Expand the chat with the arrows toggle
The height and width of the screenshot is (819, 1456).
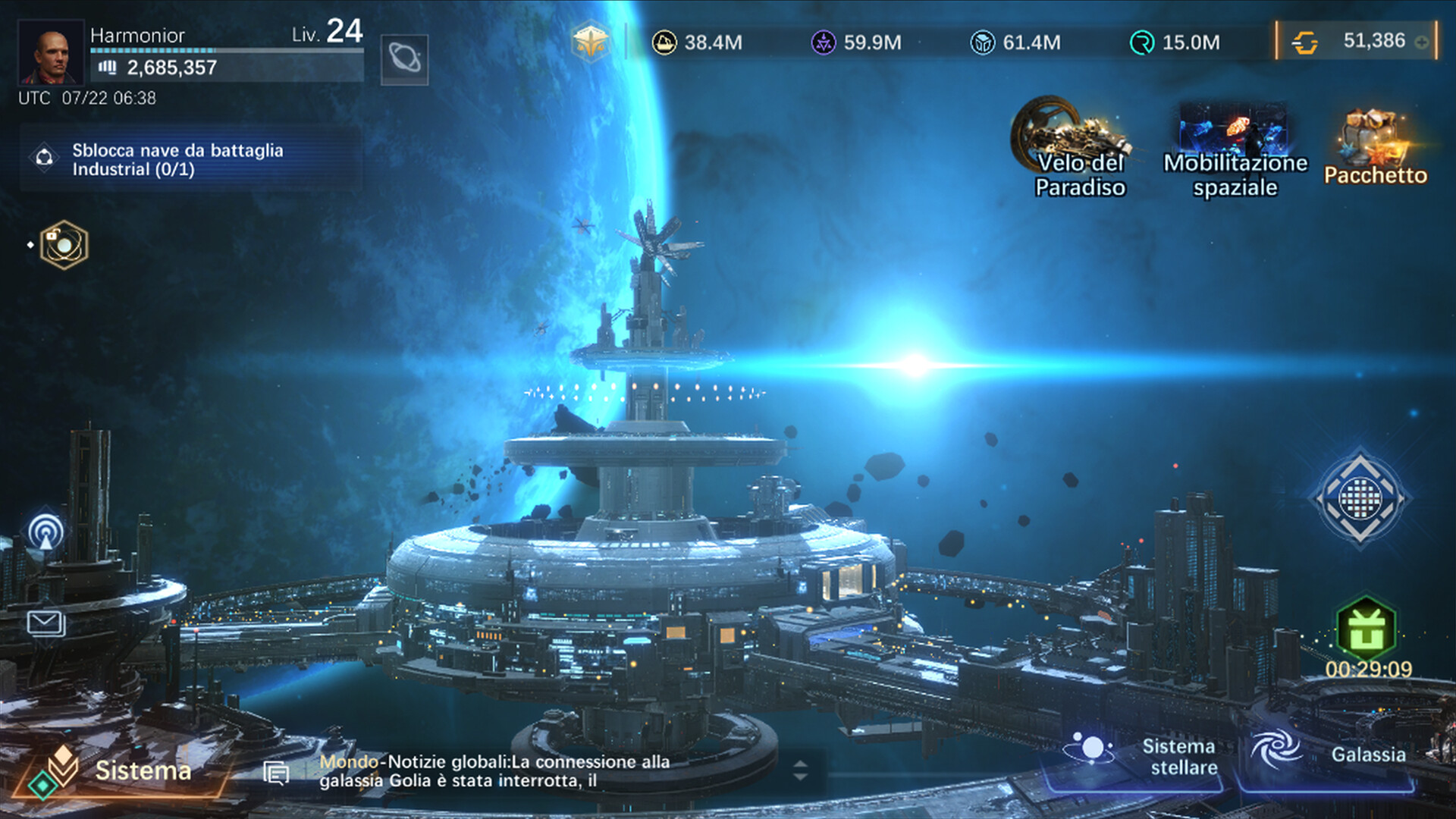(800, 770)
